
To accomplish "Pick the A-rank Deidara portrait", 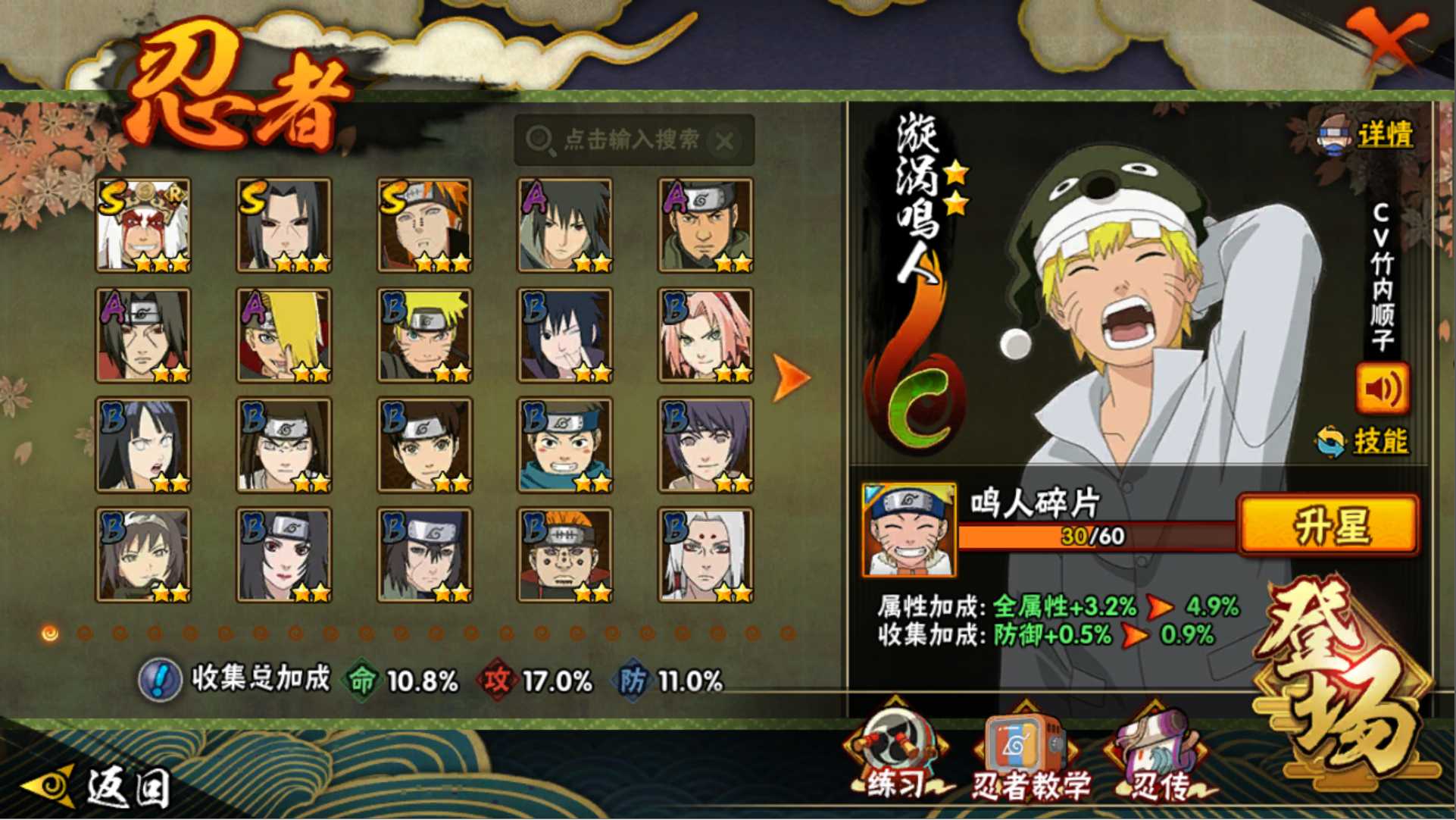I will [284, 335].
